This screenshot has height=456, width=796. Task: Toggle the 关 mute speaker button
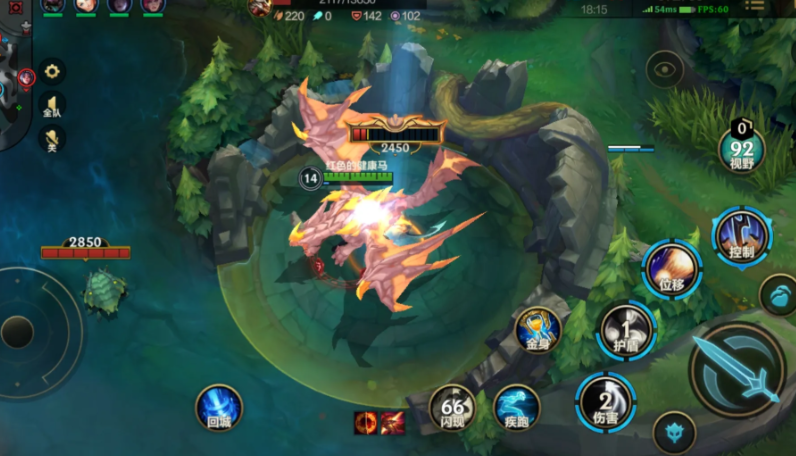(52, 140)
